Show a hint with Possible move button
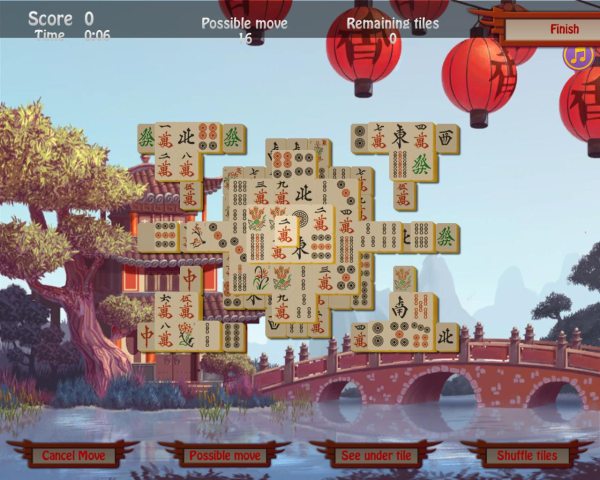 click(224, 455)
